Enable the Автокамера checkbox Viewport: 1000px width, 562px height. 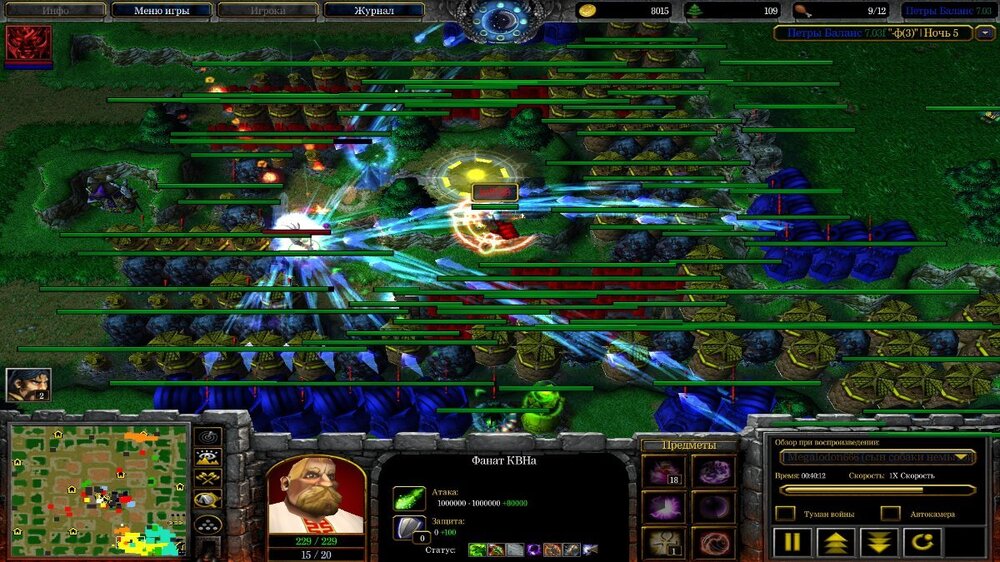point(890,513)
